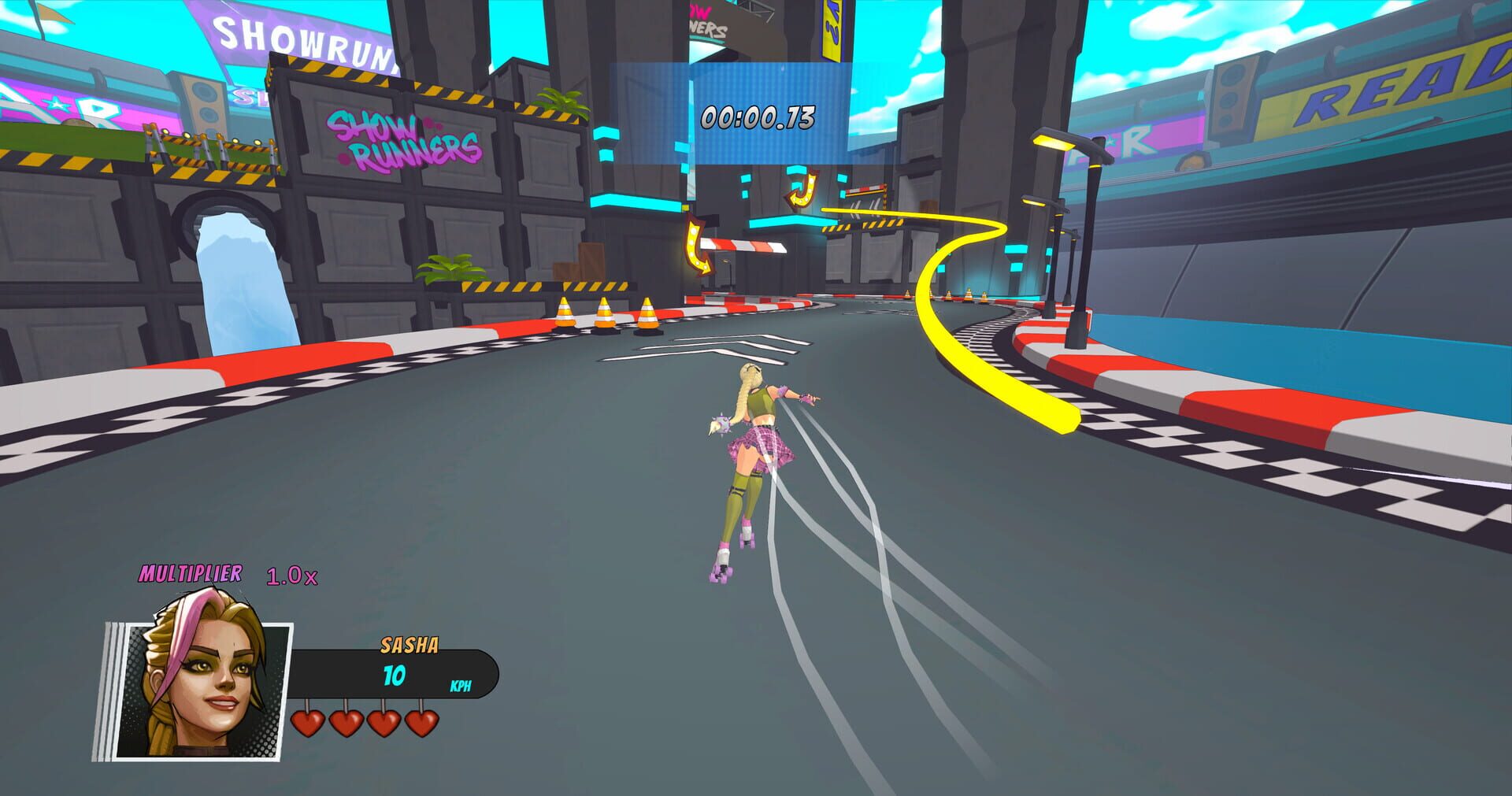Select the second heart in the health row
1512x796 pixels.
[x=346, y=723]
